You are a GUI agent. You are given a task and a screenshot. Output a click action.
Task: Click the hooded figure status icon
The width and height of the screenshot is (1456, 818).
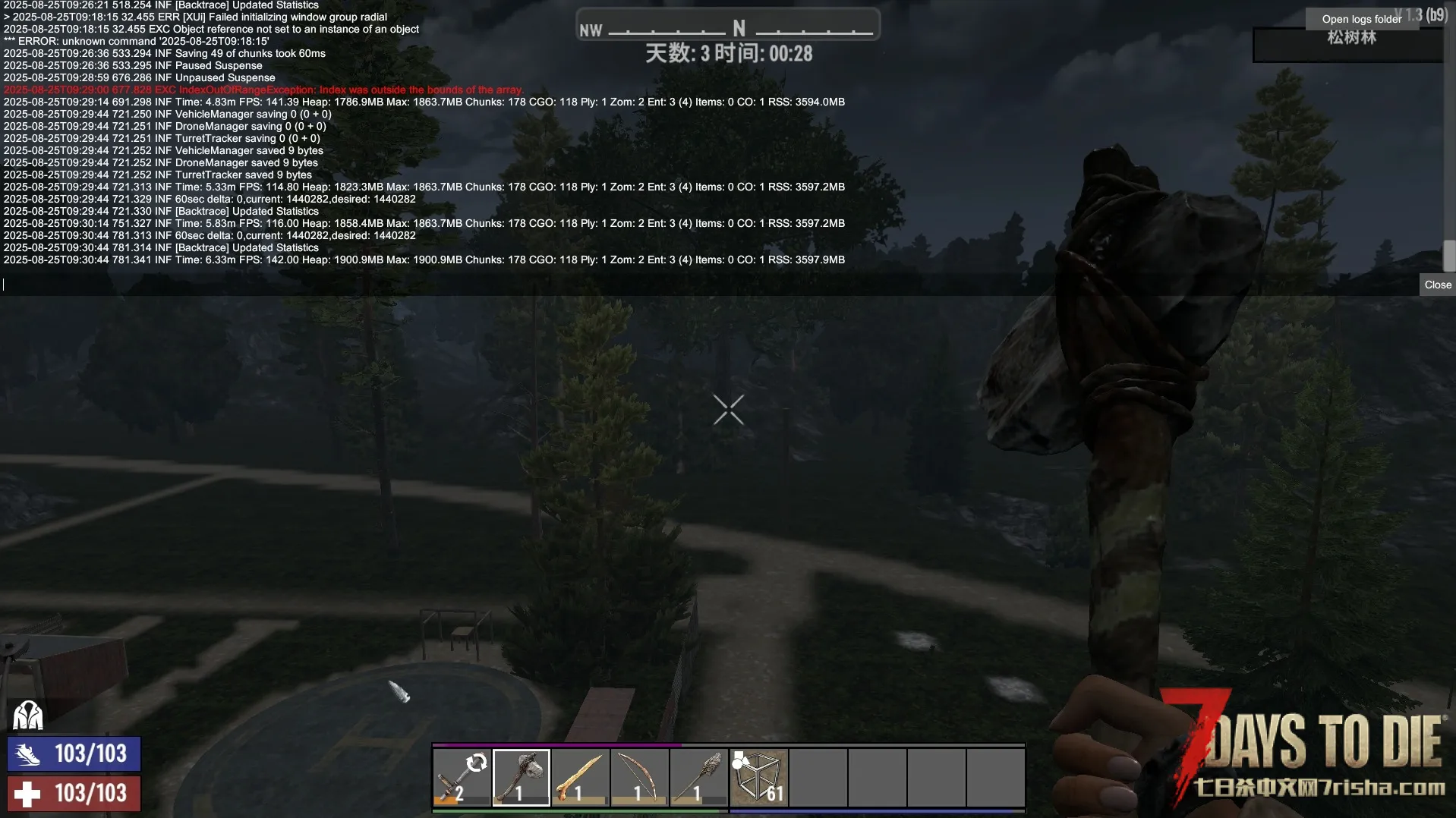point(28,715)
